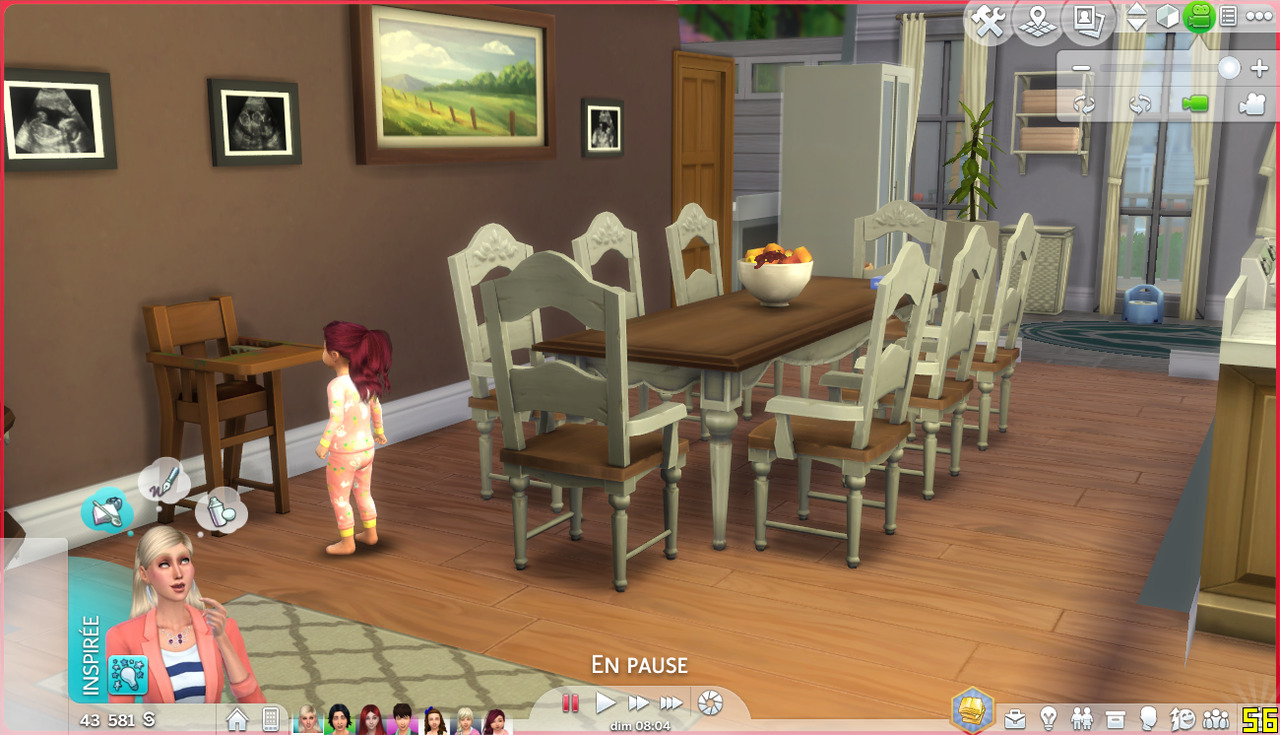Screen dimensions: 1280x735
Task: Open the inventory box panel
Action: (x=1115, y=718)
